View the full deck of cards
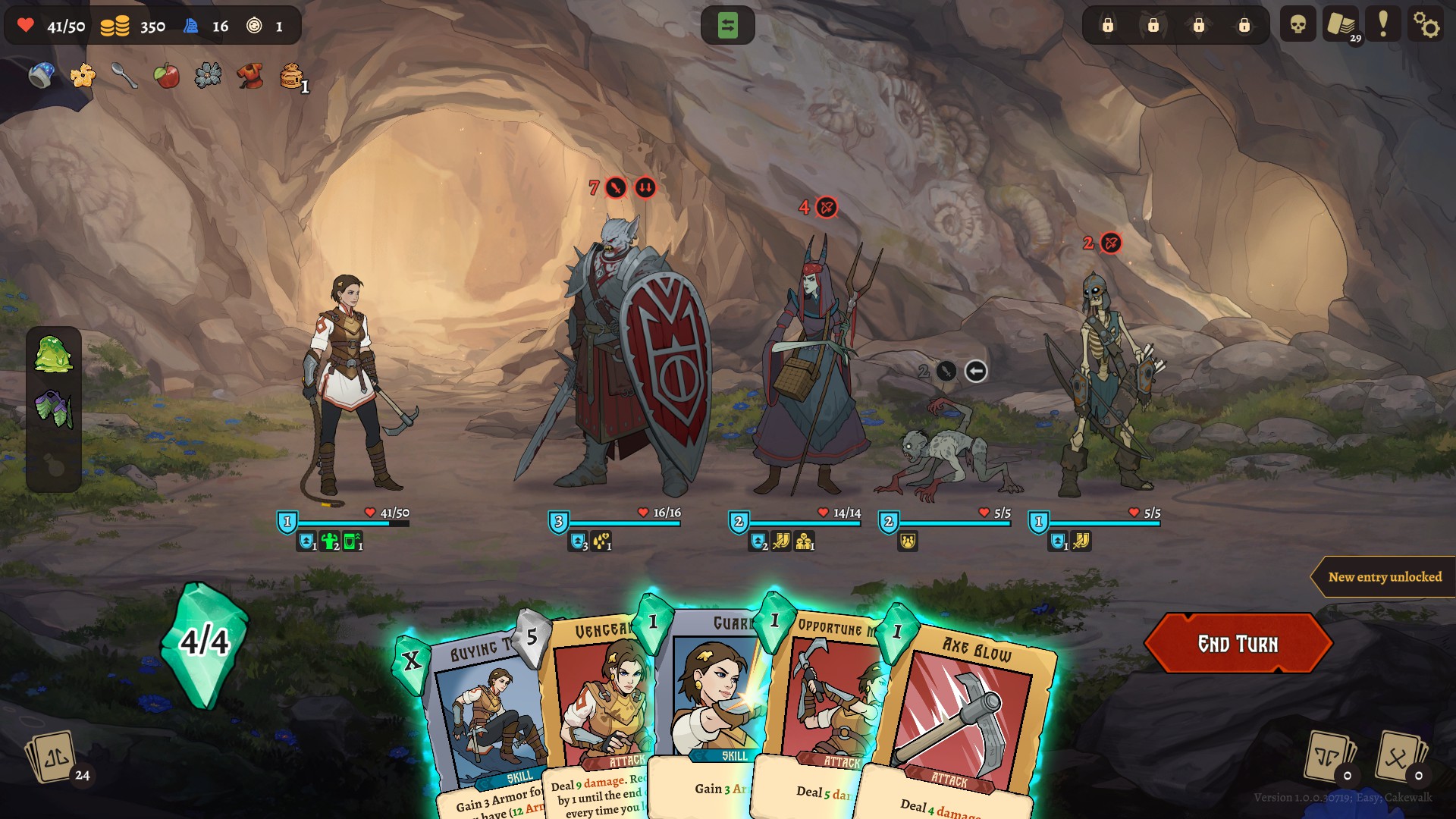The image size is (1456, 819). click(1341, 25)
